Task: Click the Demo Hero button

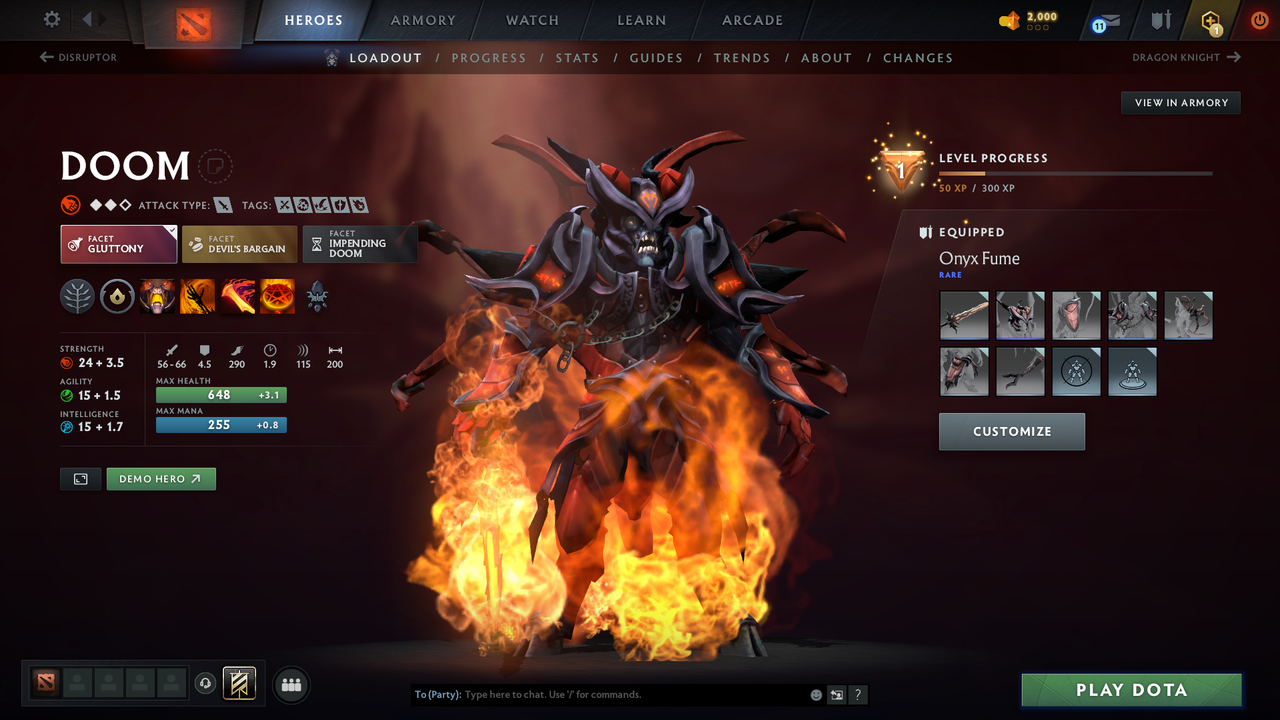Action: [x=161, y=479]
